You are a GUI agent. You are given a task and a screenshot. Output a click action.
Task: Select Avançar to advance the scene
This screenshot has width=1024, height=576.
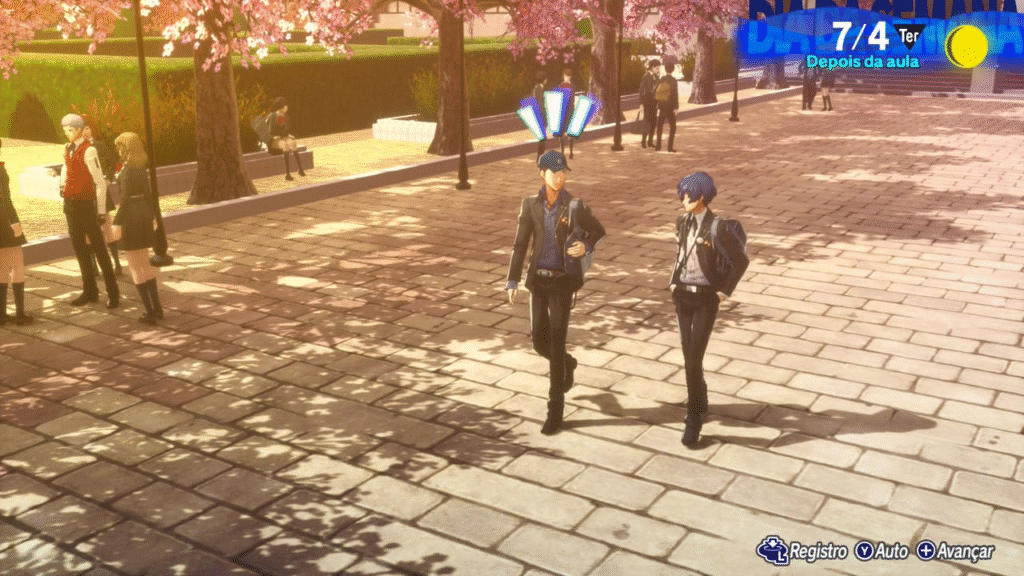coord(955,551)
